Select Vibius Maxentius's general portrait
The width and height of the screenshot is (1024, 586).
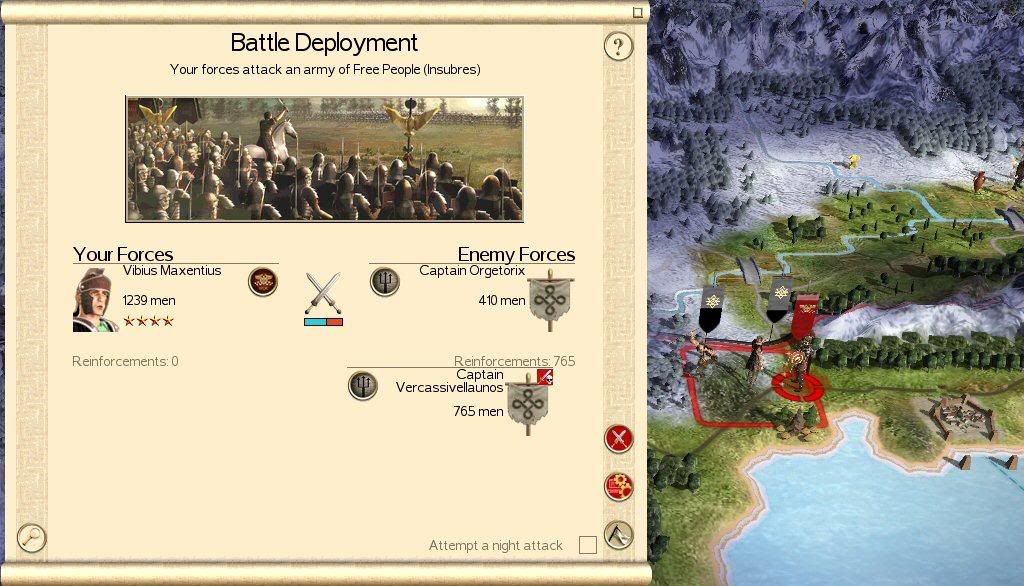(96, 299)
